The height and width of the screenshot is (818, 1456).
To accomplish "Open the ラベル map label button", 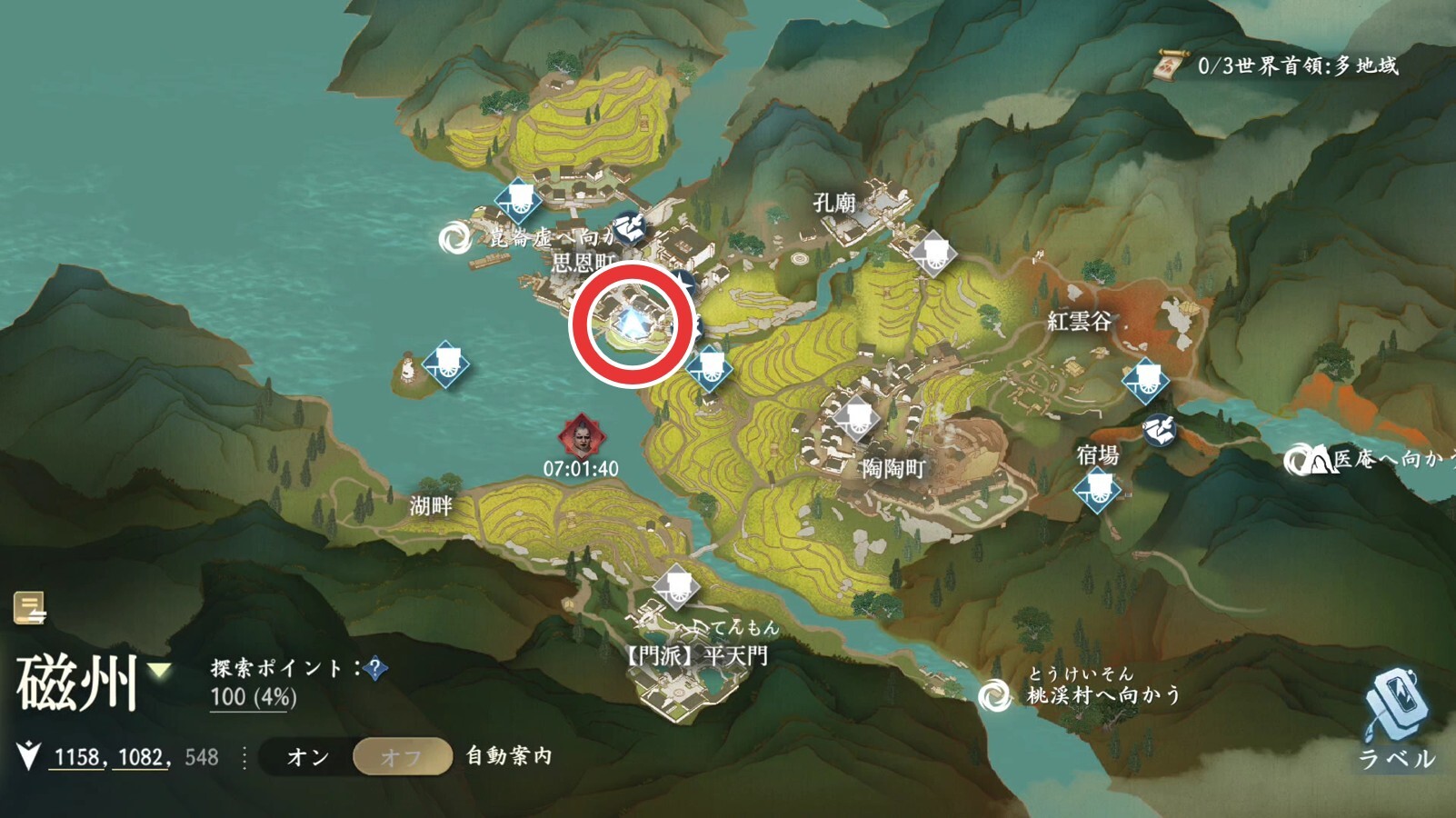I will [1396, 717].
